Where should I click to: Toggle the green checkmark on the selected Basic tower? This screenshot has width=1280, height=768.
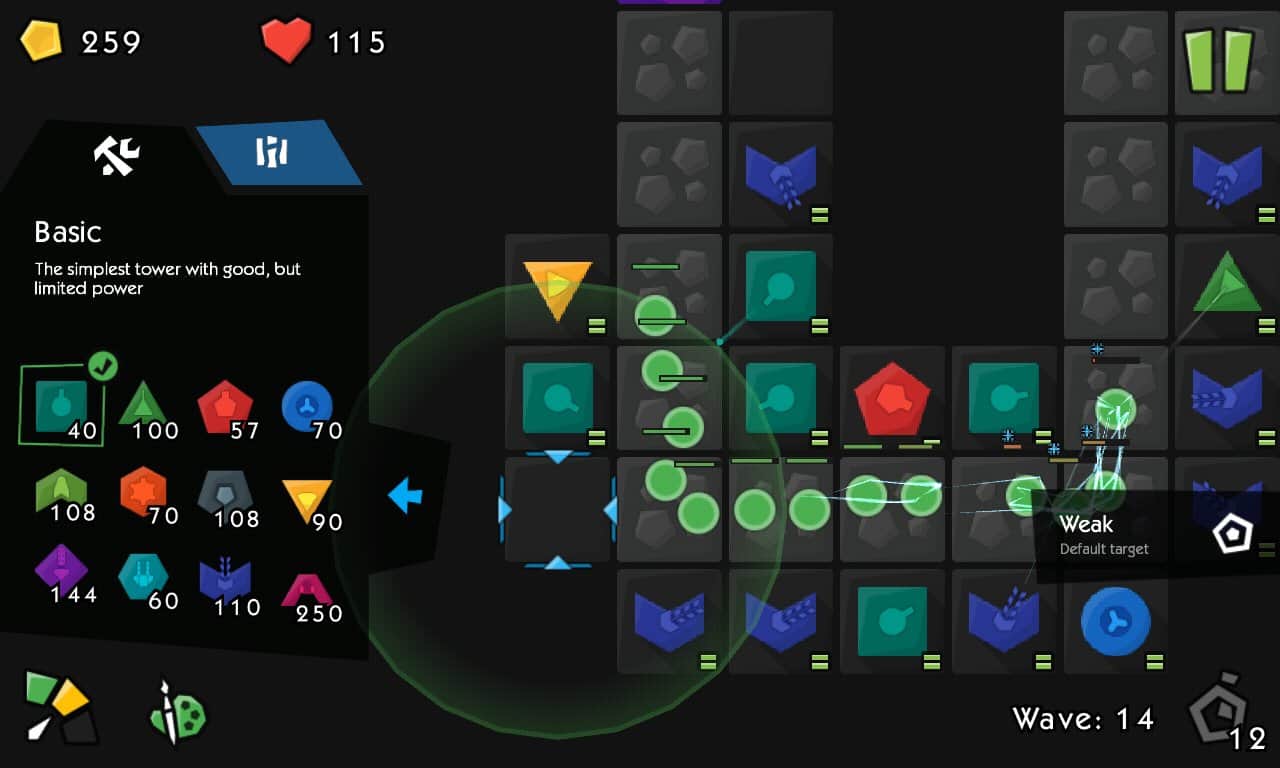(x=102, y=368)
